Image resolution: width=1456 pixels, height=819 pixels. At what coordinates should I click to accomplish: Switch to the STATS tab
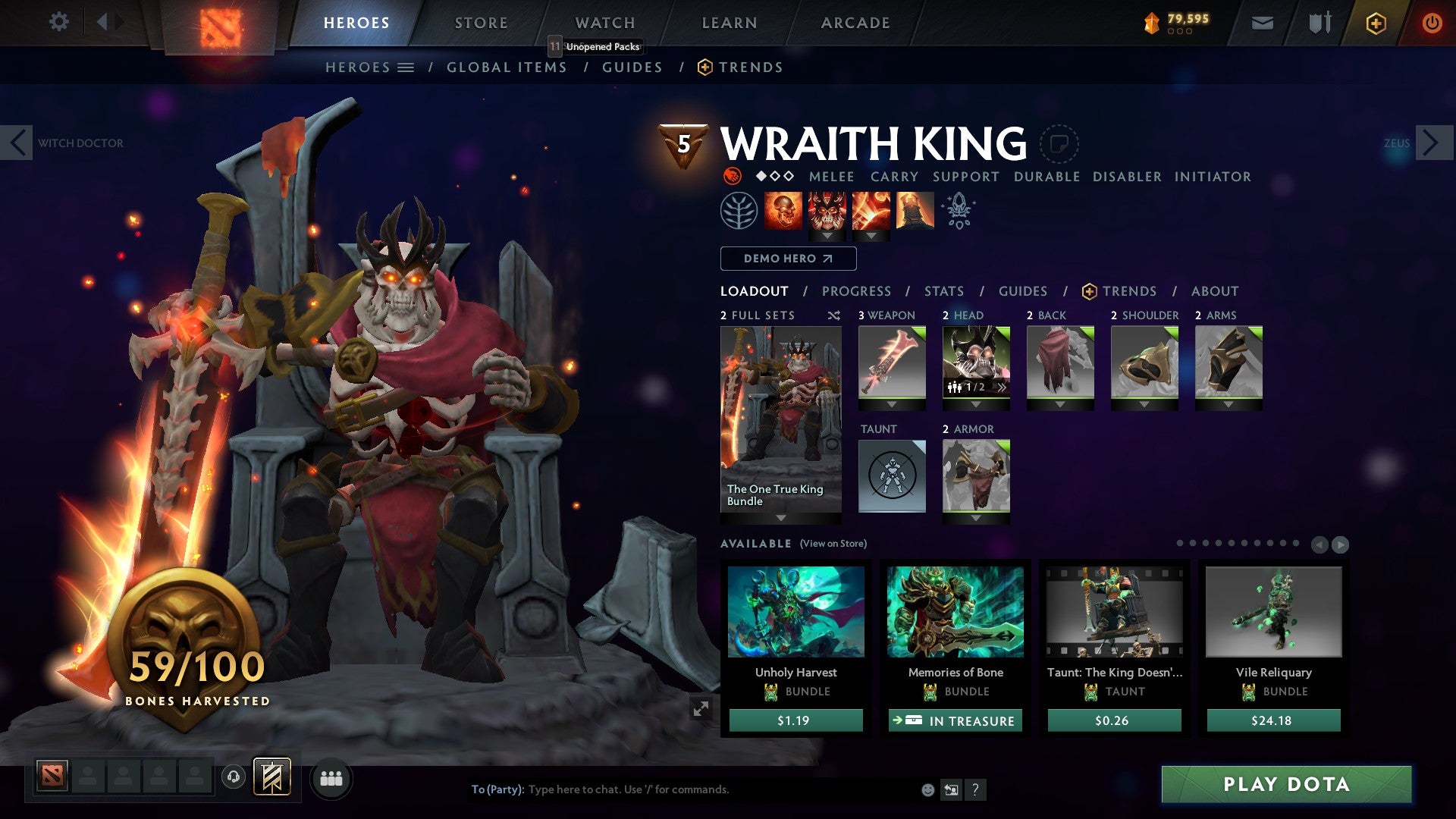pyautogui.click(x=943, y=291)
